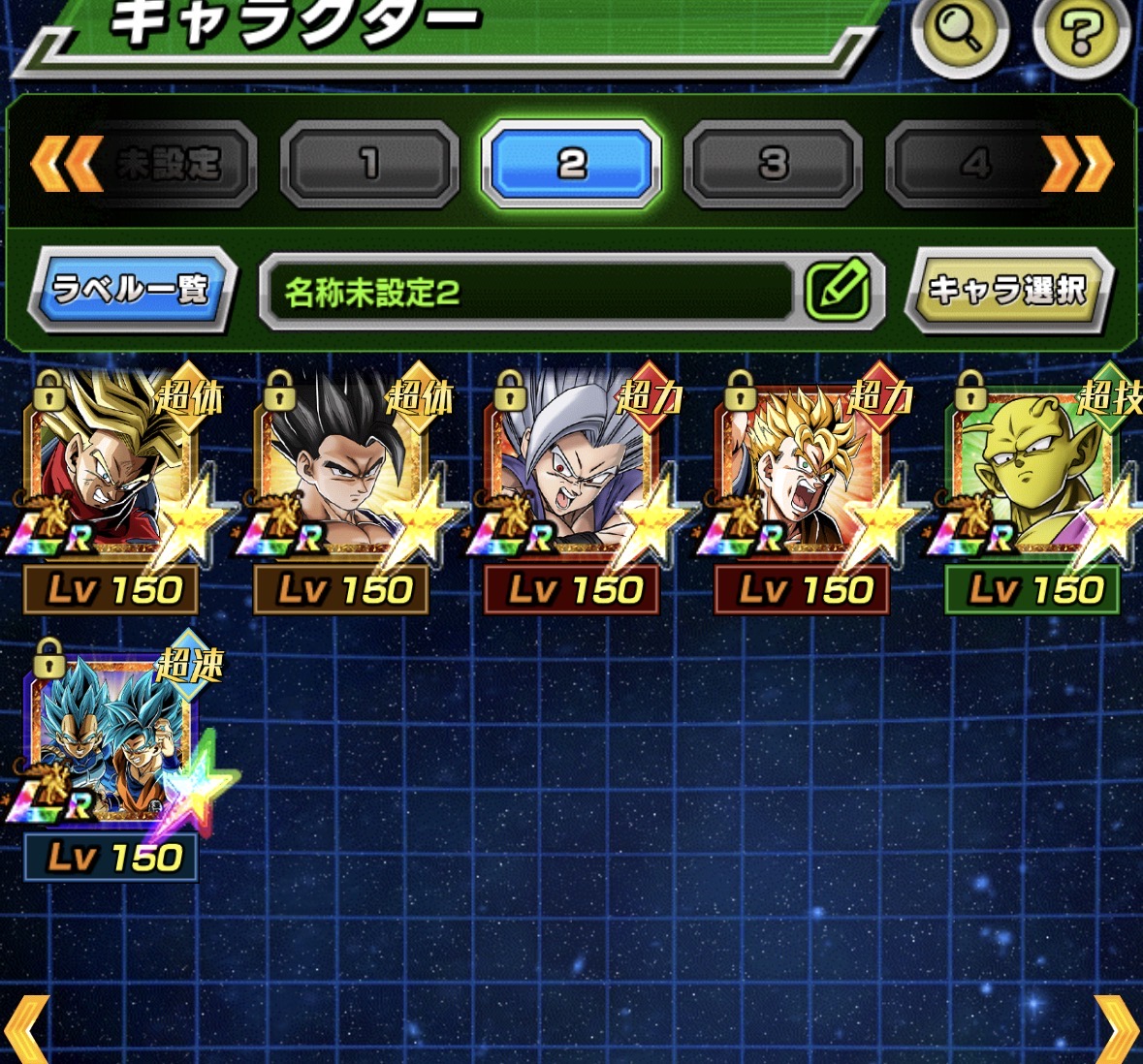
Task: Go to the next page with bottom-right arrow
Action: [1116, 1030]
